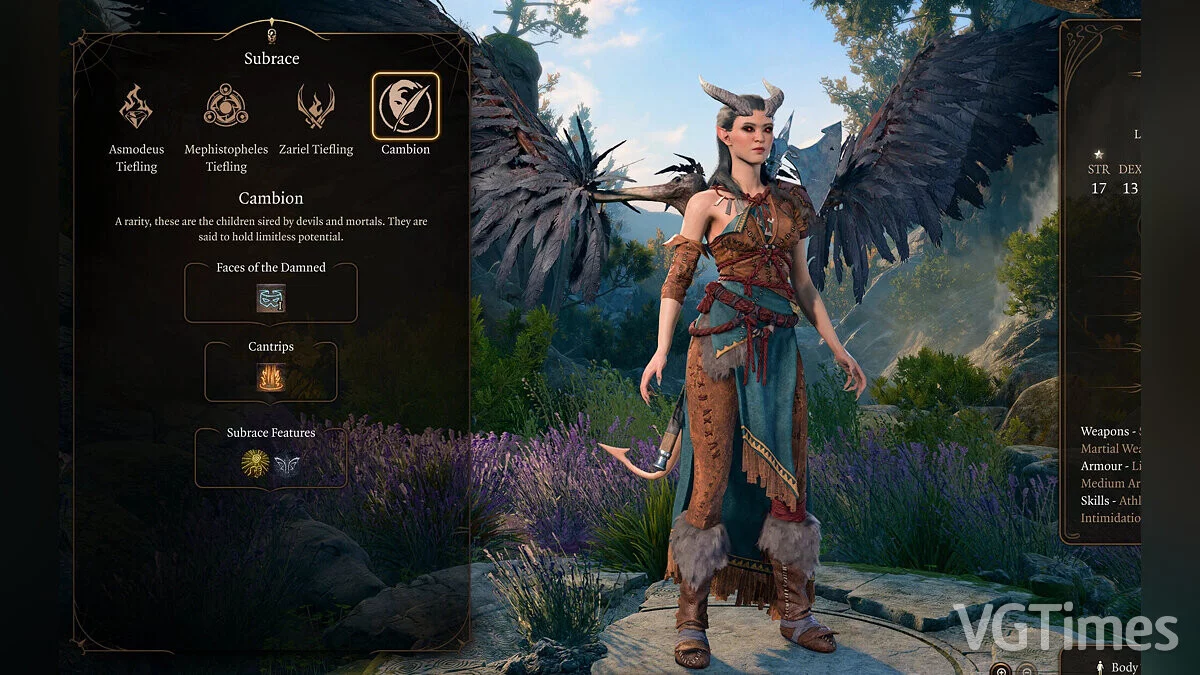Select the Cambion subrace icon
Image resolution: width=1200 pixels, height=675 pixels.
[405, 106]
